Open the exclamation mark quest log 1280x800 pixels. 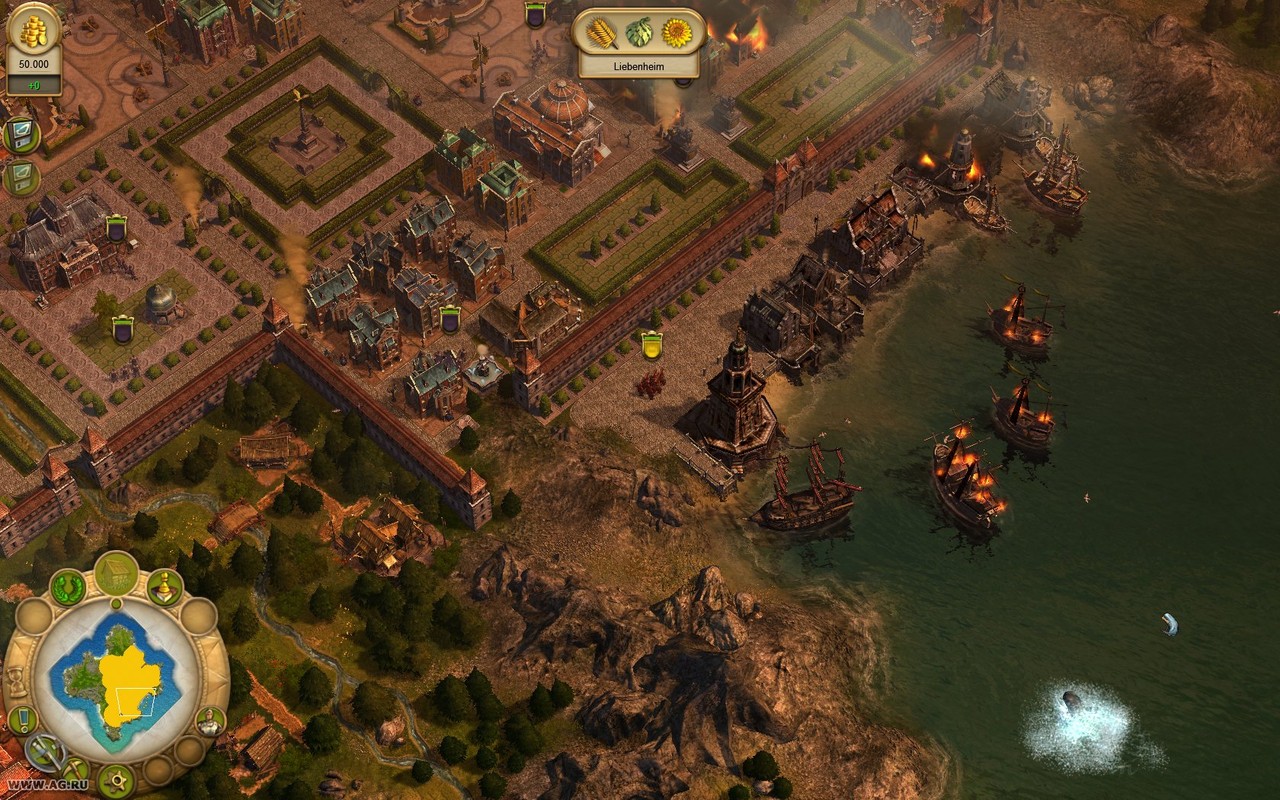[22, 719]
